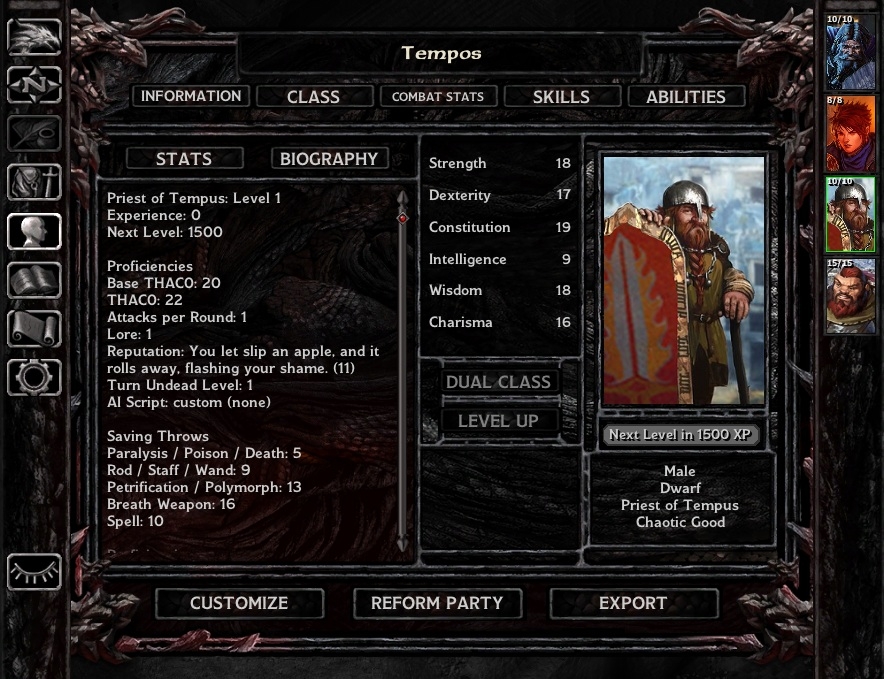The width and height of the screenshot is (884, 679).
Task: Open the area map with compass icon
Action: tap(34, 85)
